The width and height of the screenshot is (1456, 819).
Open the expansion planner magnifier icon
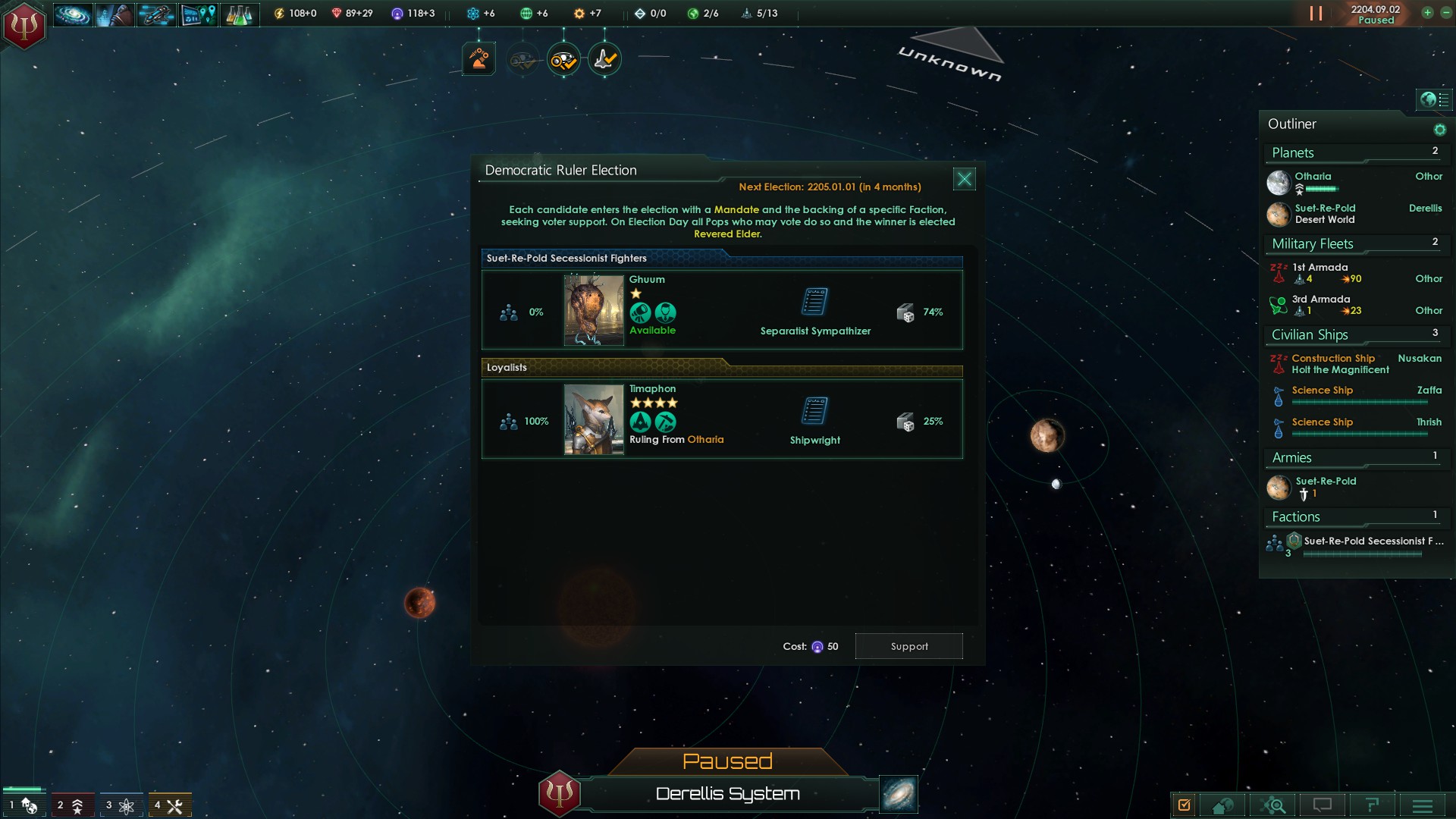click(x=1274, y=805)
